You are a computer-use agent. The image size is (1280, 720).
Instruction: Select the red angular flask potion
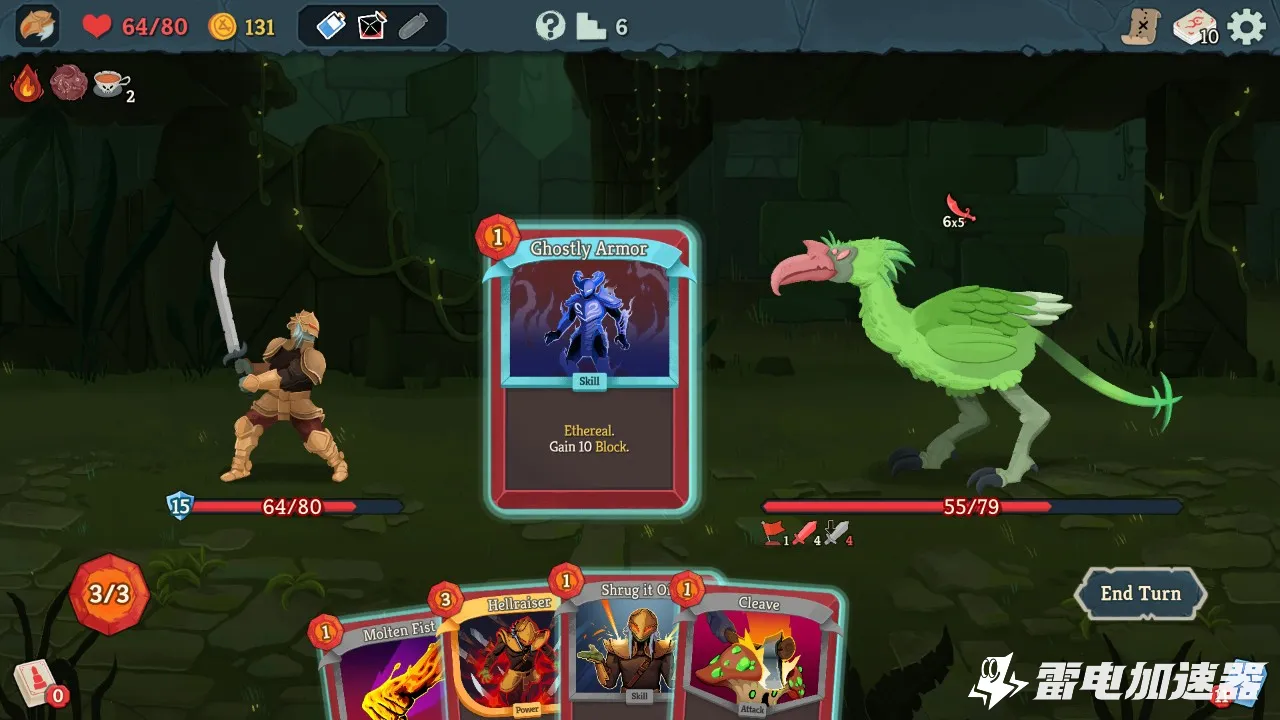[x=372, y=26]
